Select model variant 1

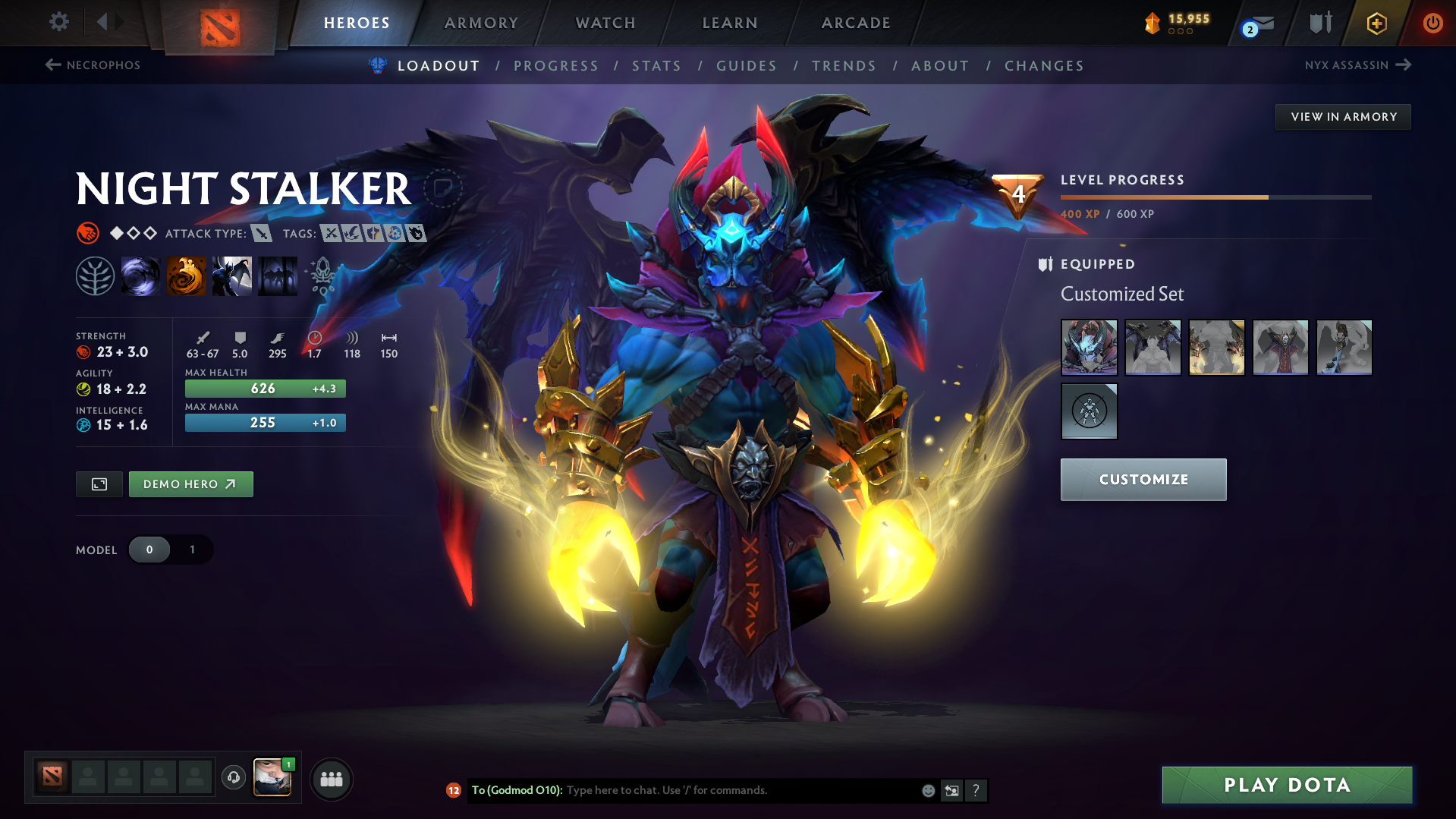[192, 550]
